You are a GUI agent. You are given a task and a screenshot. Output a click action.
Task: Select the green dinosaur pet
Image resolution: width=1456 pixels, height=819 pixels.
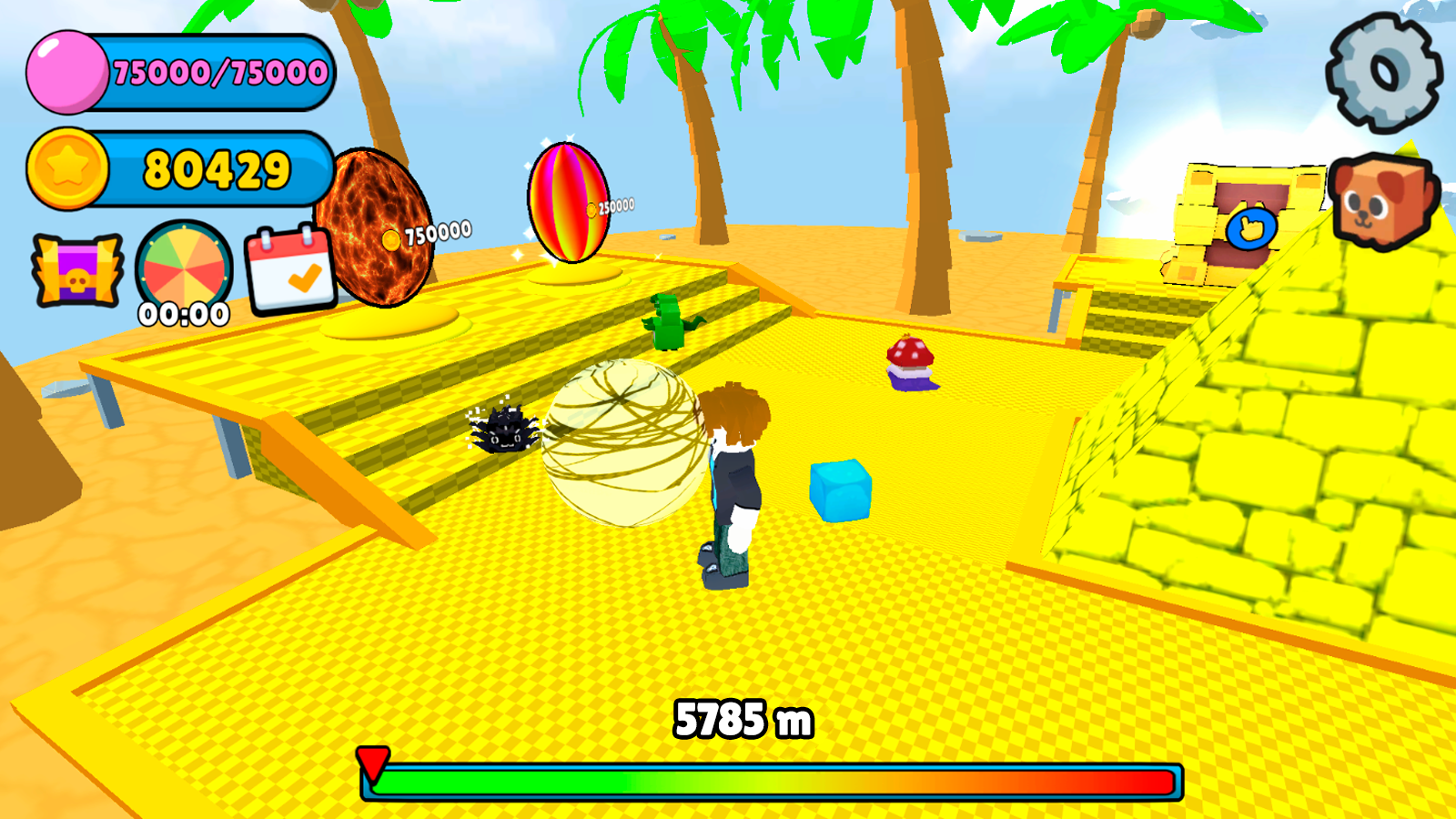tap(671, 320)
